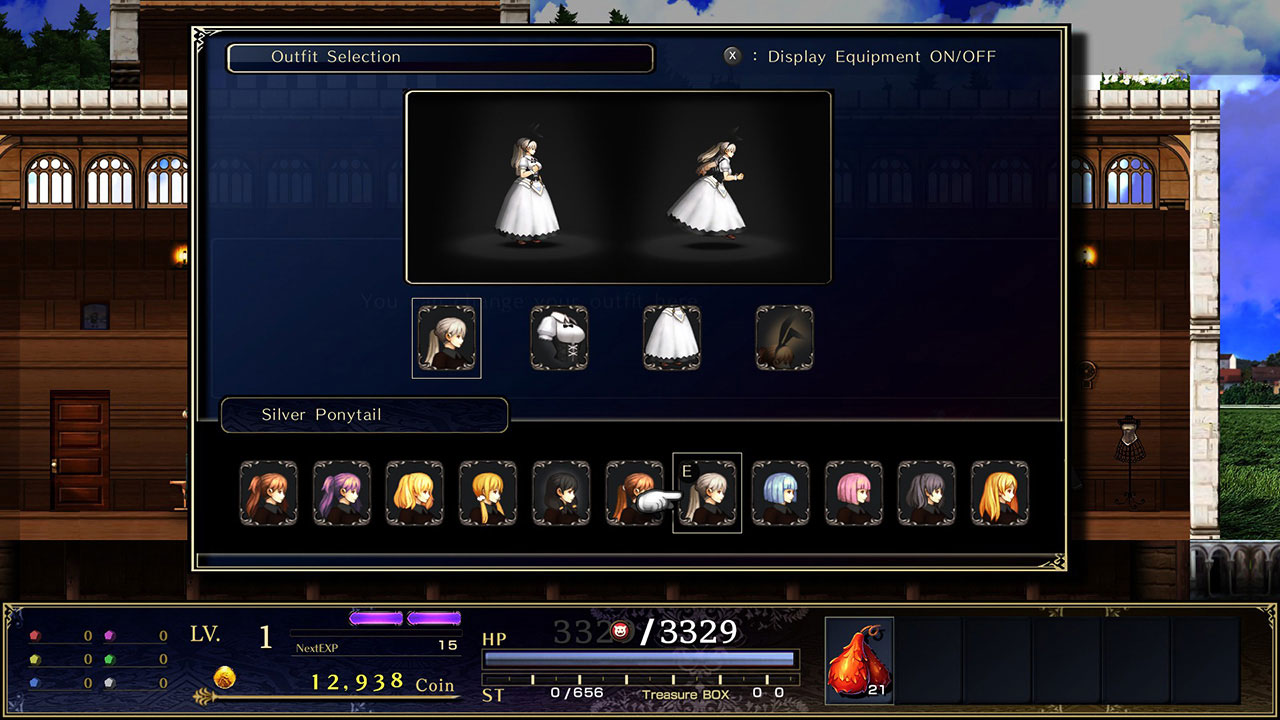Click the blue HP gauge bar
This screenshot has height=720, width=1280.
click(640, 657)
